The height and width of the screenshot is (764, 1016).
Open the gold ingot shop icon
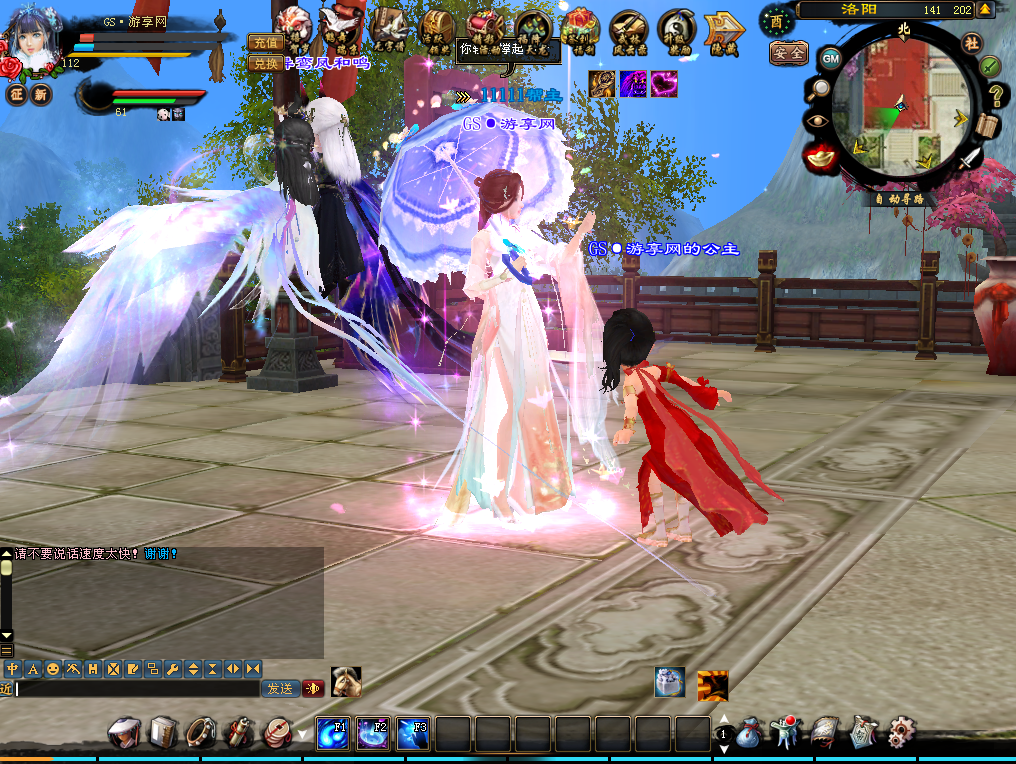pyautogui.click(x=821, y=157)
